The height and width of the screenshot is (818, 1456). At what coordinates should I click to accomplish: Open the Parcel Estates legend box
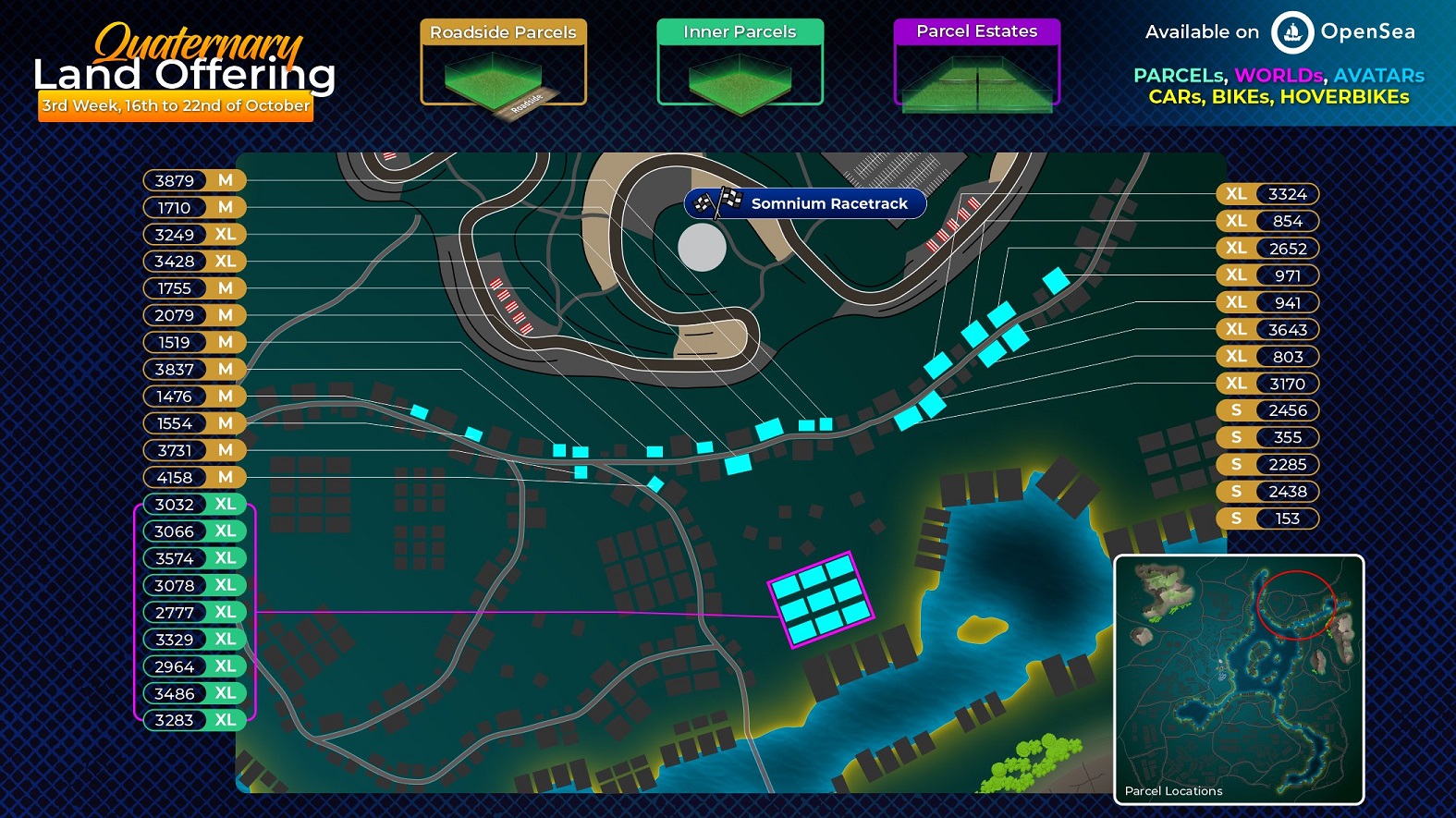click(x=976, y=62)
